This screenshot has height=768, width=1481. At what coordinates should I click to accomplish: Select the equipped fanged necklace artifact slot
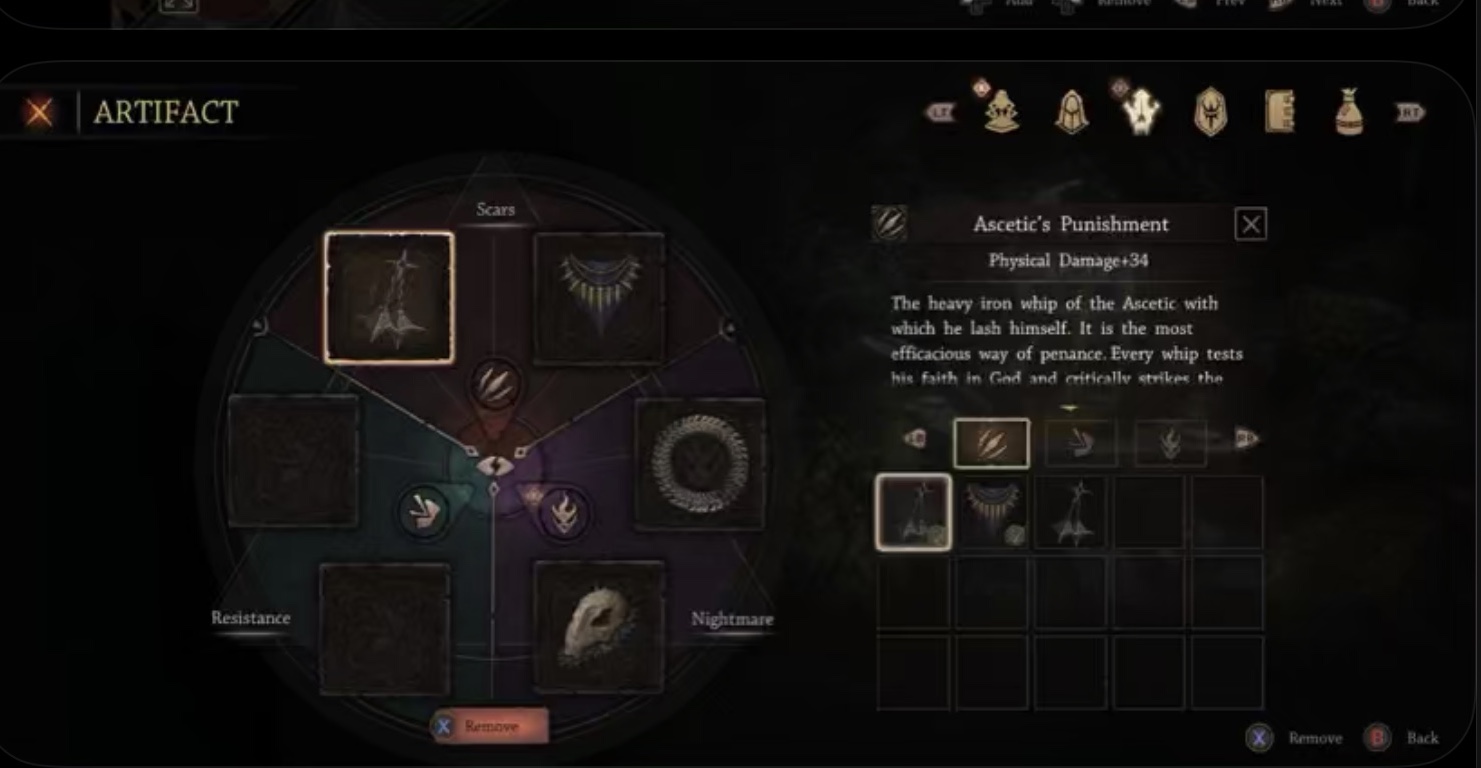[598, 298]
